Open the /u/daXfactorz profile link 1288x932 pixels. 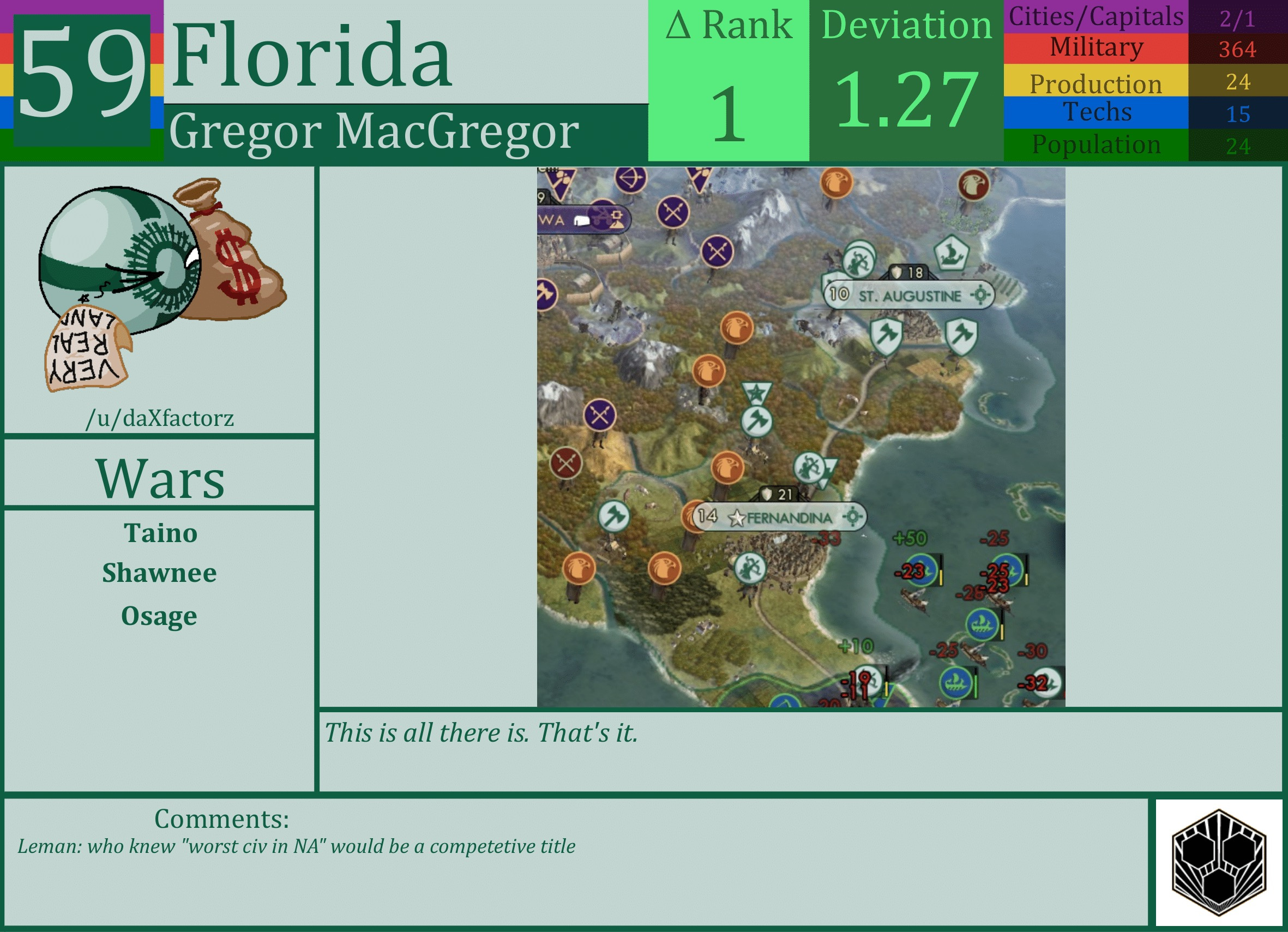tap(161, 419)
